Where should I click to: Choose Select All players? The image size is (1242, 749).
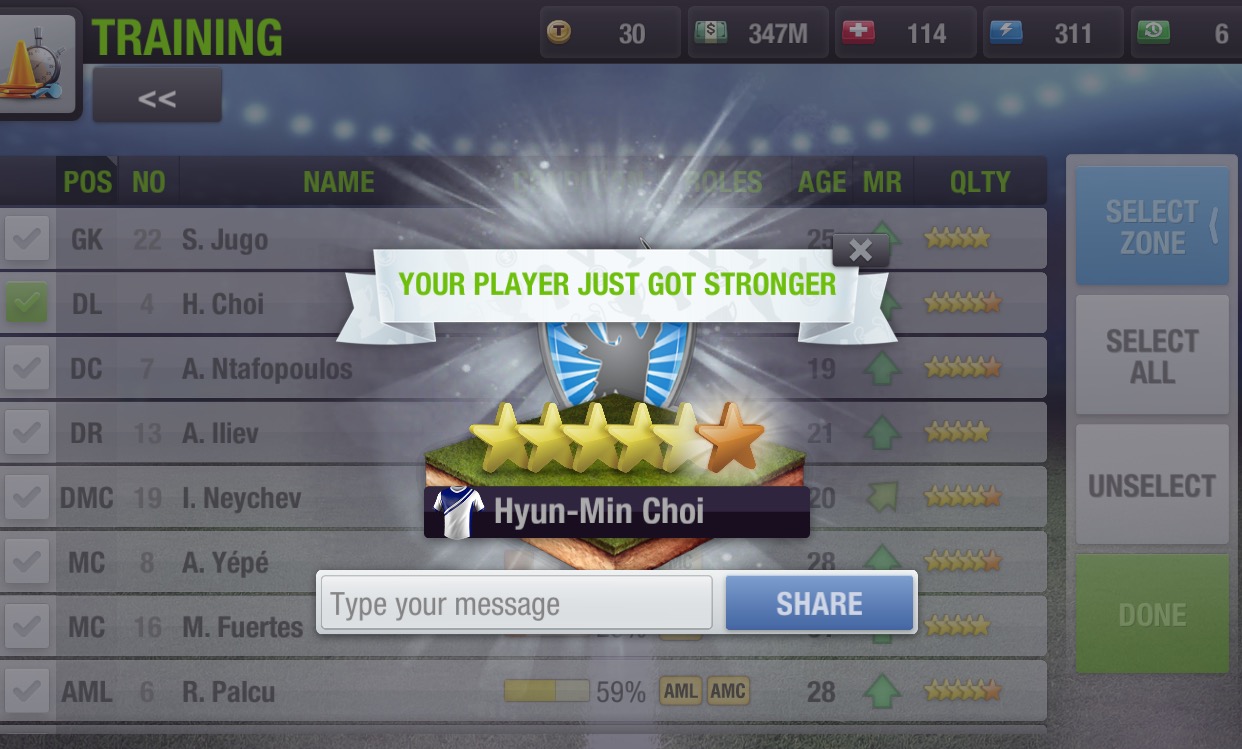point(1151,356)
